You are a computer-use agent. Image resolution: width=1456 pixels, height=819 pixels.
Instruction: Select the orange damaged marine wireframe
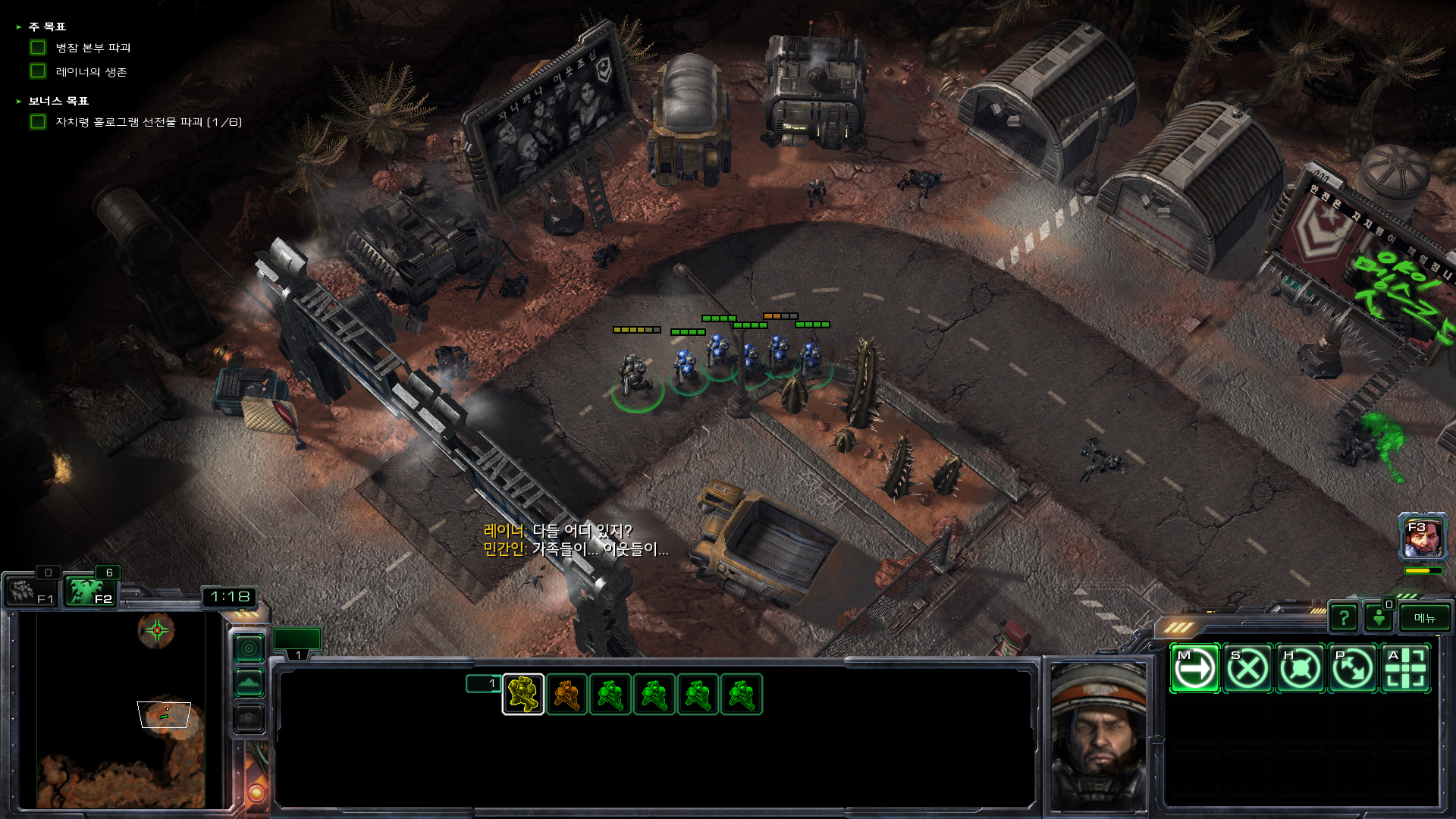[566, 695]
